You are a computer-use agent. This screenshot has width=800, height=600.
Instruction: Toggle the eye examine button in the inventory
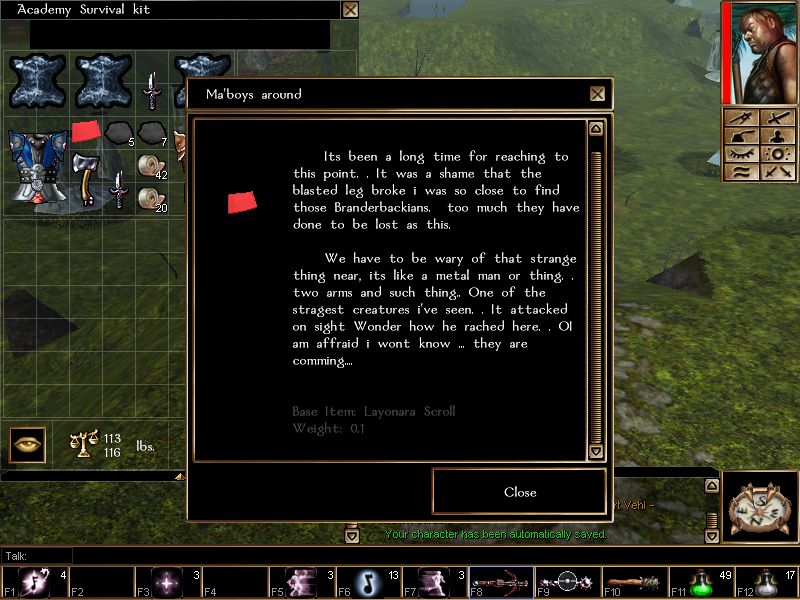pos(27,443)
